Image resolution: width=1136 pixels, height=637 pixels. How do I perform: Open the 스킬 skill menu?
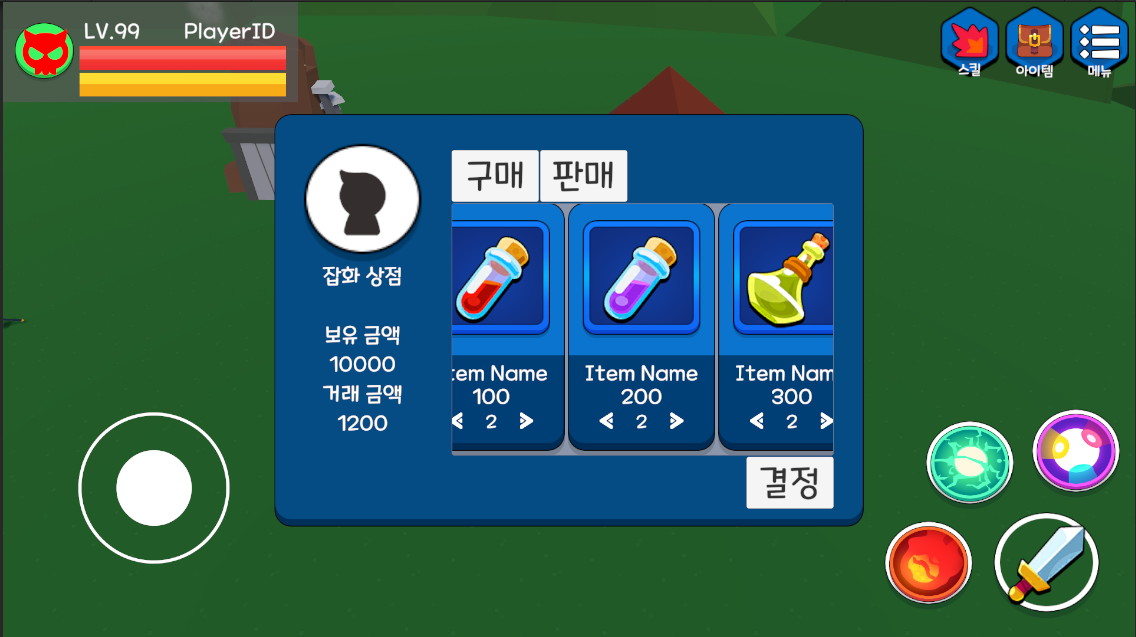[x=970, y=42]
